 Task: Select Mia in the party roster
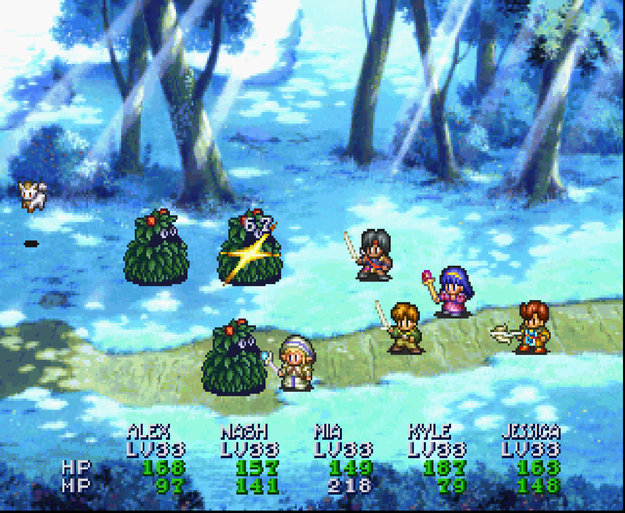pyautogui.click(x=331, y=432)
